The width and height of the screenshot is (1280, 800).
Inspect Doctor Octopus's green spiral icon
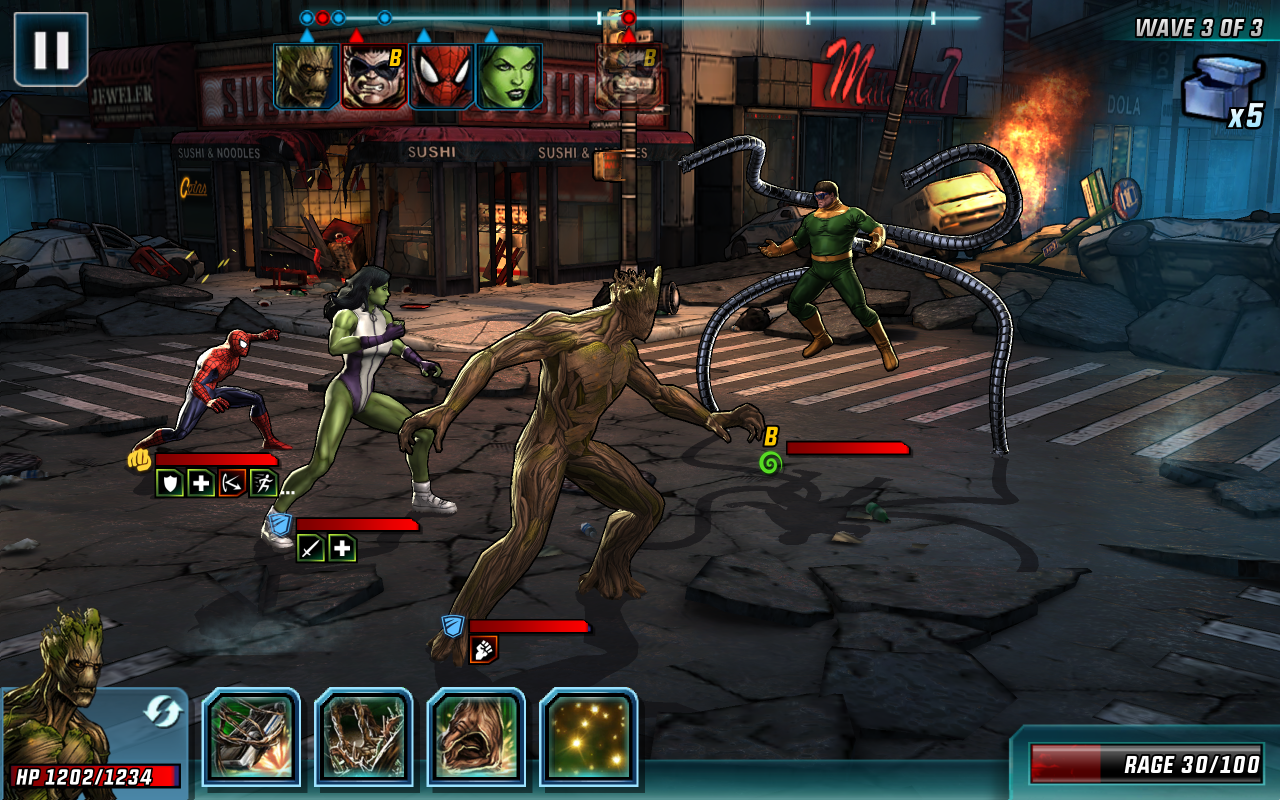[x=769, y=462]
